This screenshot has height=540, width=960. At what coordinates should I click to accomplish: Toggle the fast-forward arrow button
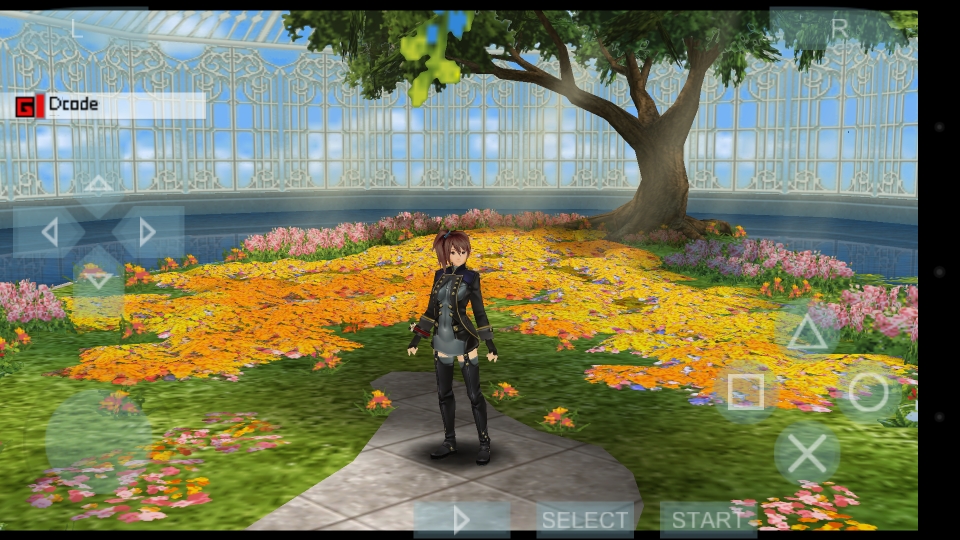(461, 520)
